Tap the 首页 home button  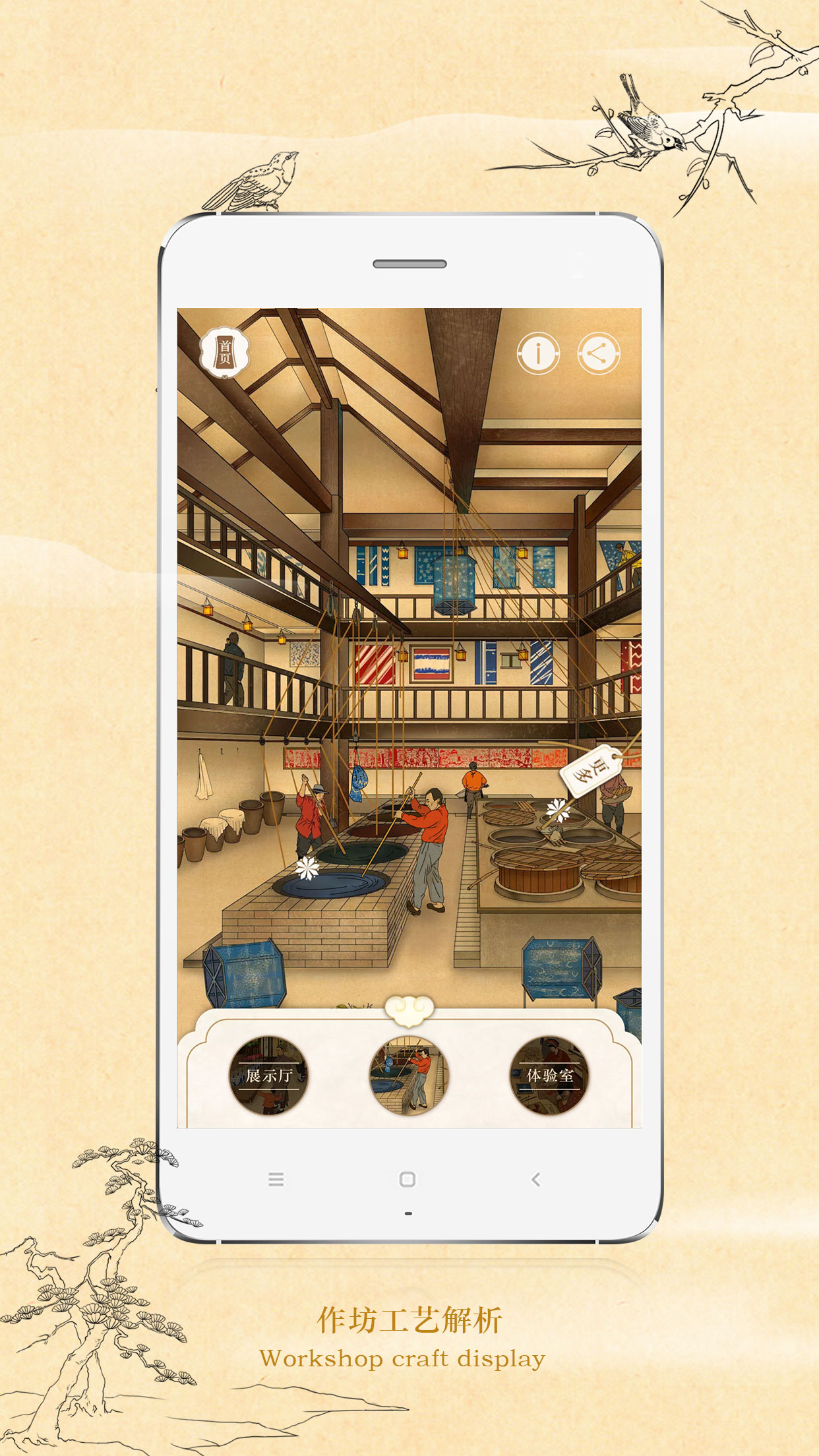point(224,352)
